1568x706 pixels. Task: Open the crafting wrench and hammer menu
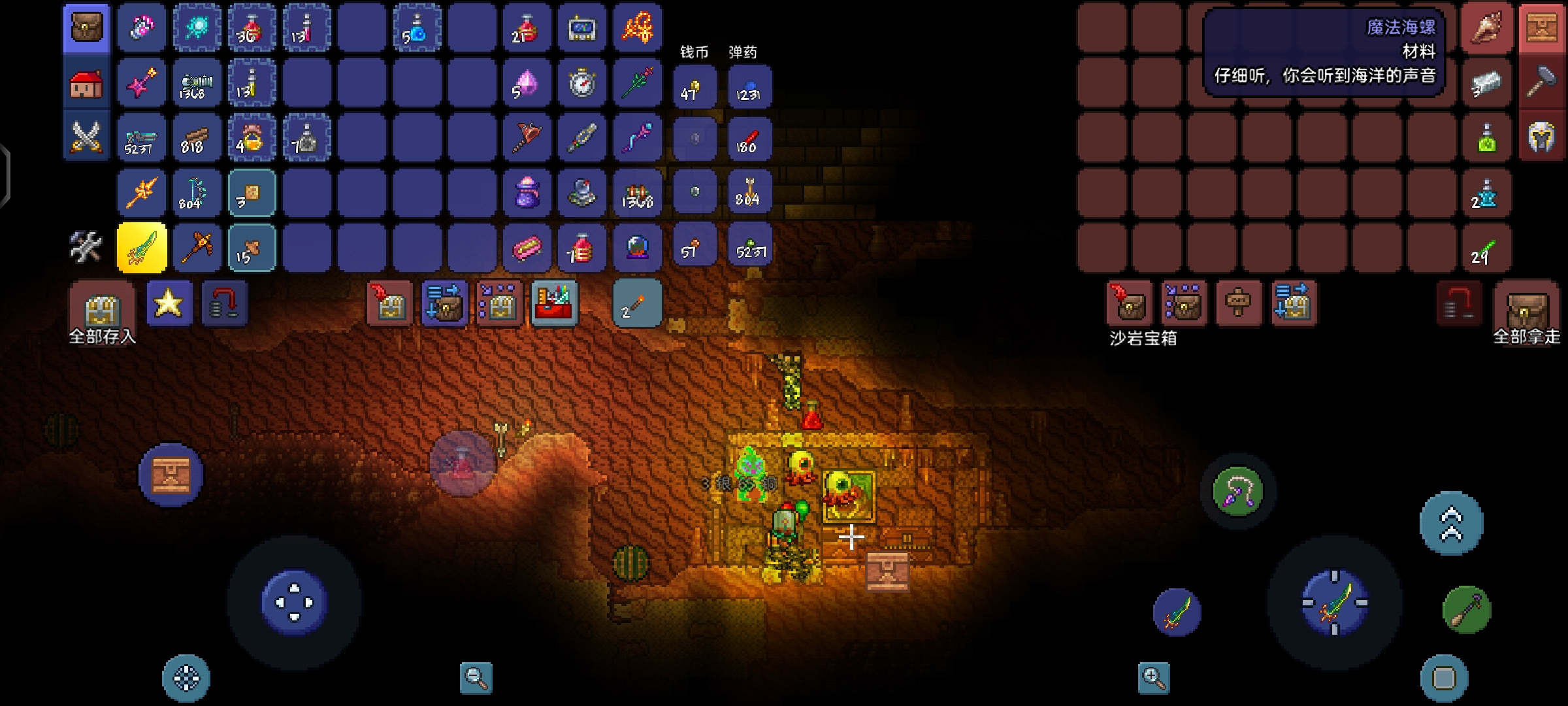pos(86,248)
